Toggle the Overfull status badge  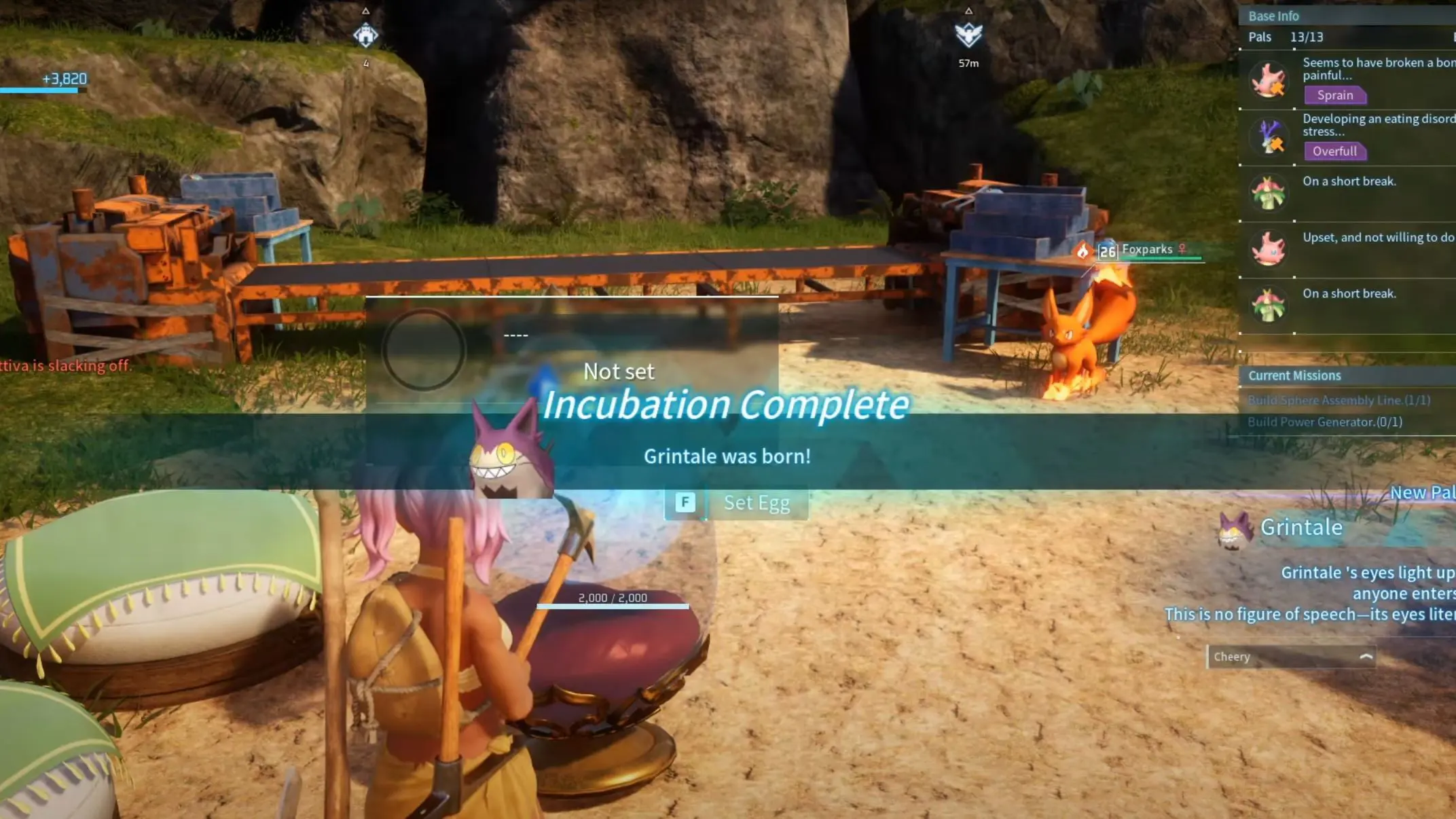[x=1334, y=151]
